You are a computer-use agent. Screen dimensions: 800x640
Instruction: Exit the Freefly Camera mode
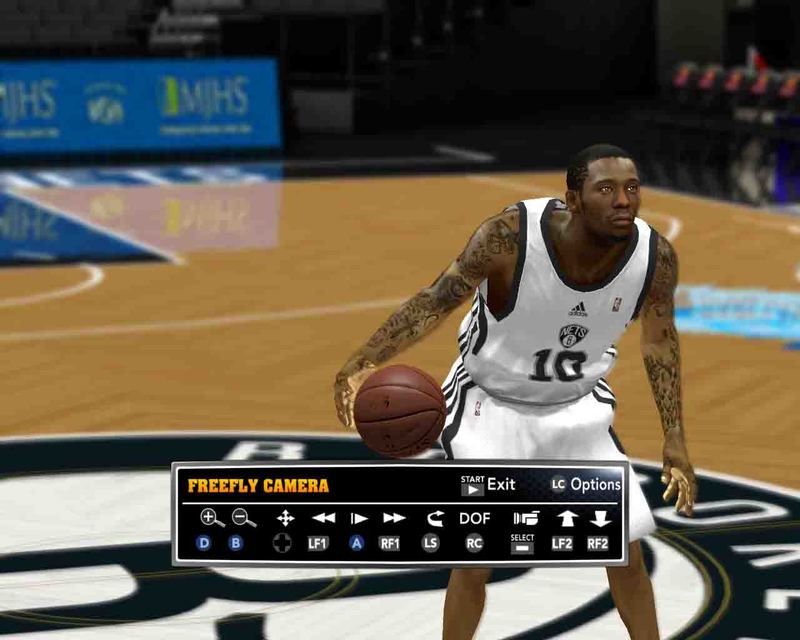pyautogui.click(x=488, y=485)
